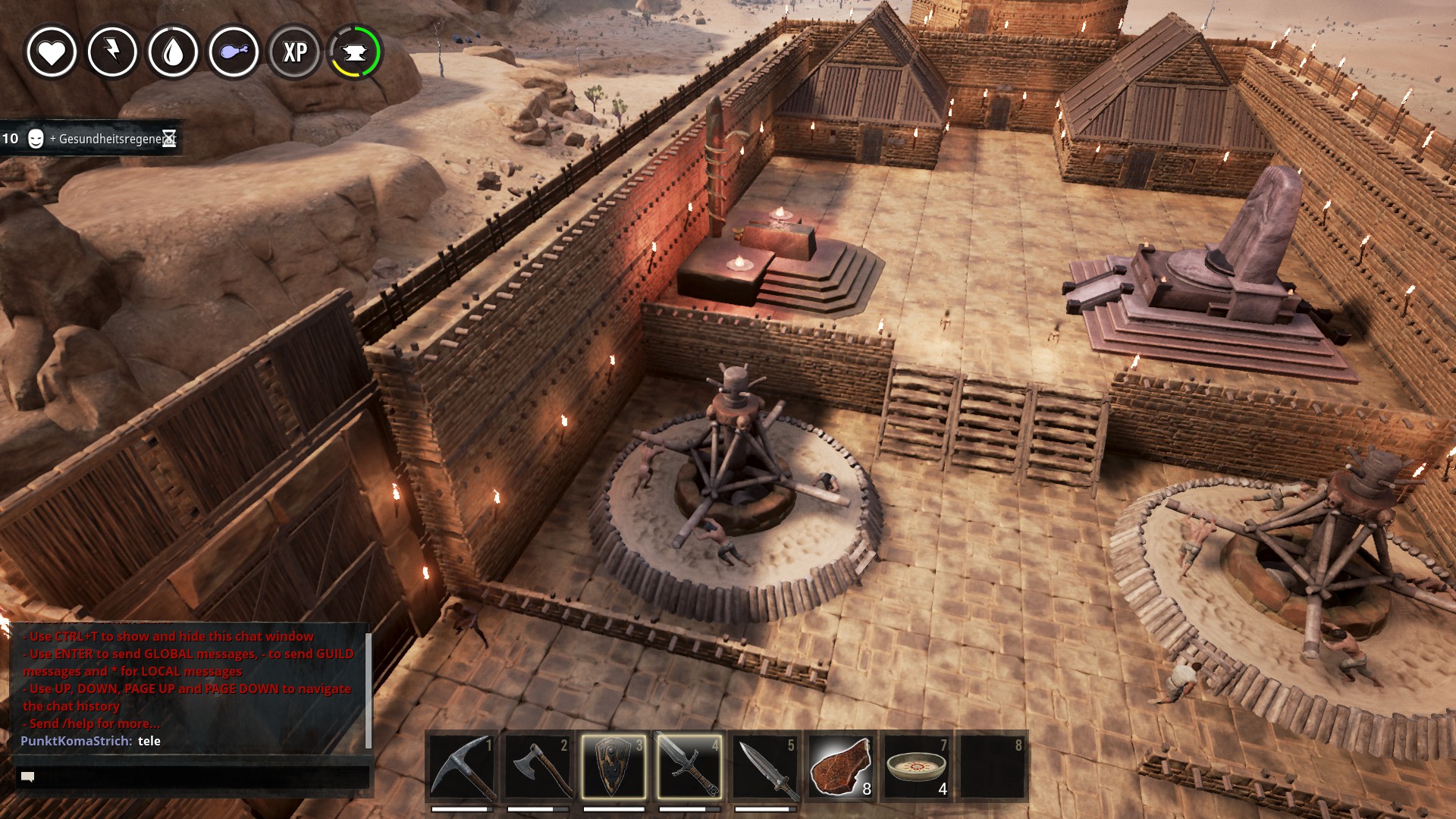Equip the sword in hotbar slot 4
The image size is (1456, 819).
(x=689, y=767)
